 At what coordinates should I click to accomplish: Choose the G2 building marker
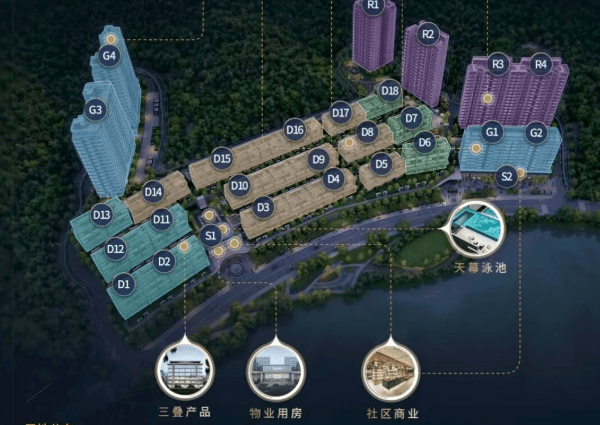click(536, 132)
